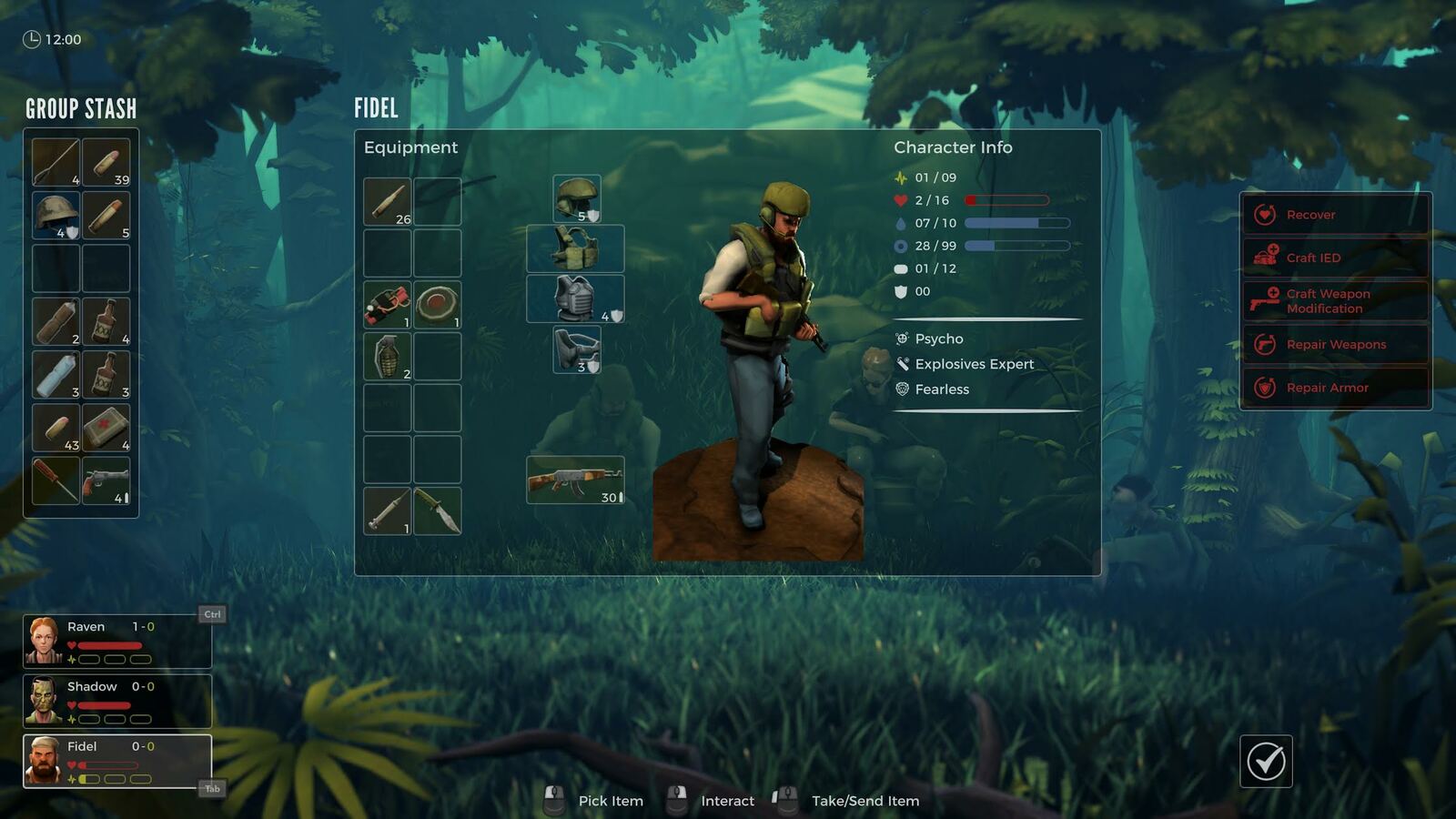Select the body armor slot
Viewport: 1456px width, 819px height.
click(575, 298)
